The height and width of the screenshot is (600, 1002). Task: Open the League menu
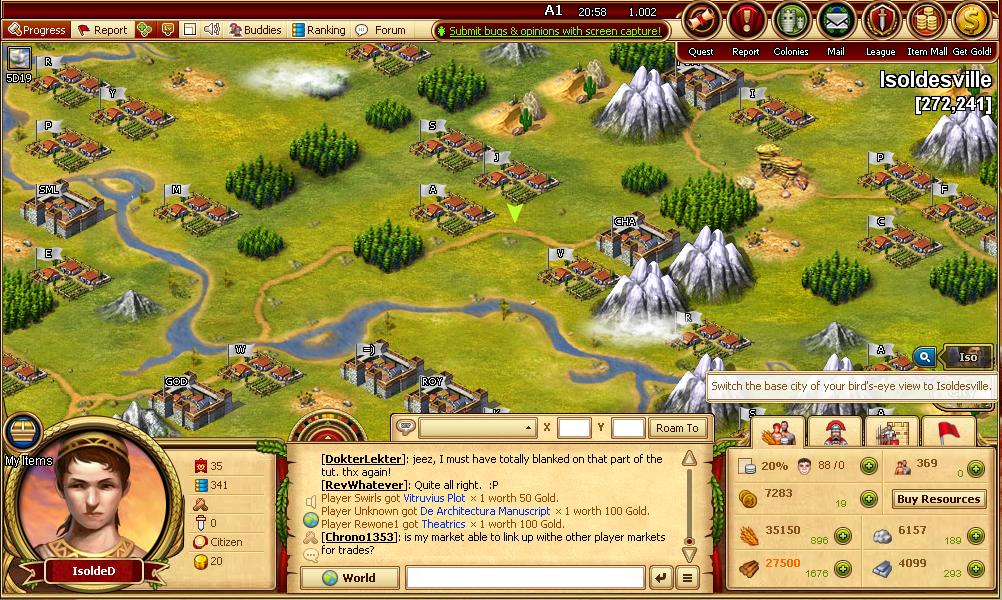click(881, 20)
